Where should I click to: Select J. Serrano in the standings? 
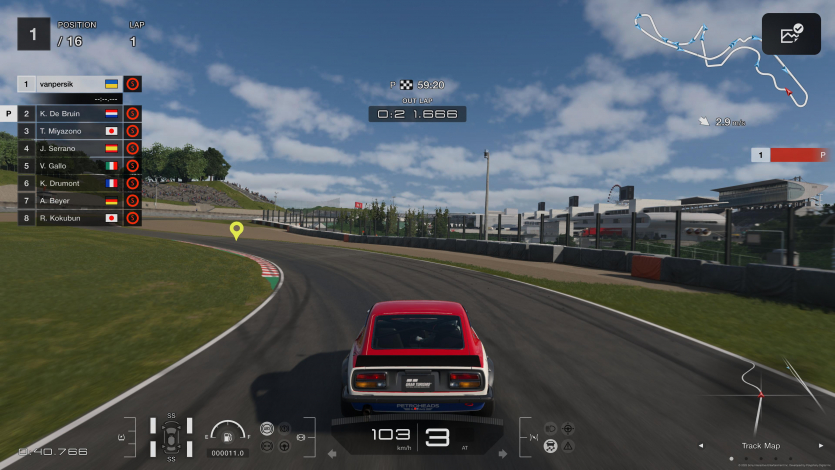pyautogui.click(x=70, y=149)
